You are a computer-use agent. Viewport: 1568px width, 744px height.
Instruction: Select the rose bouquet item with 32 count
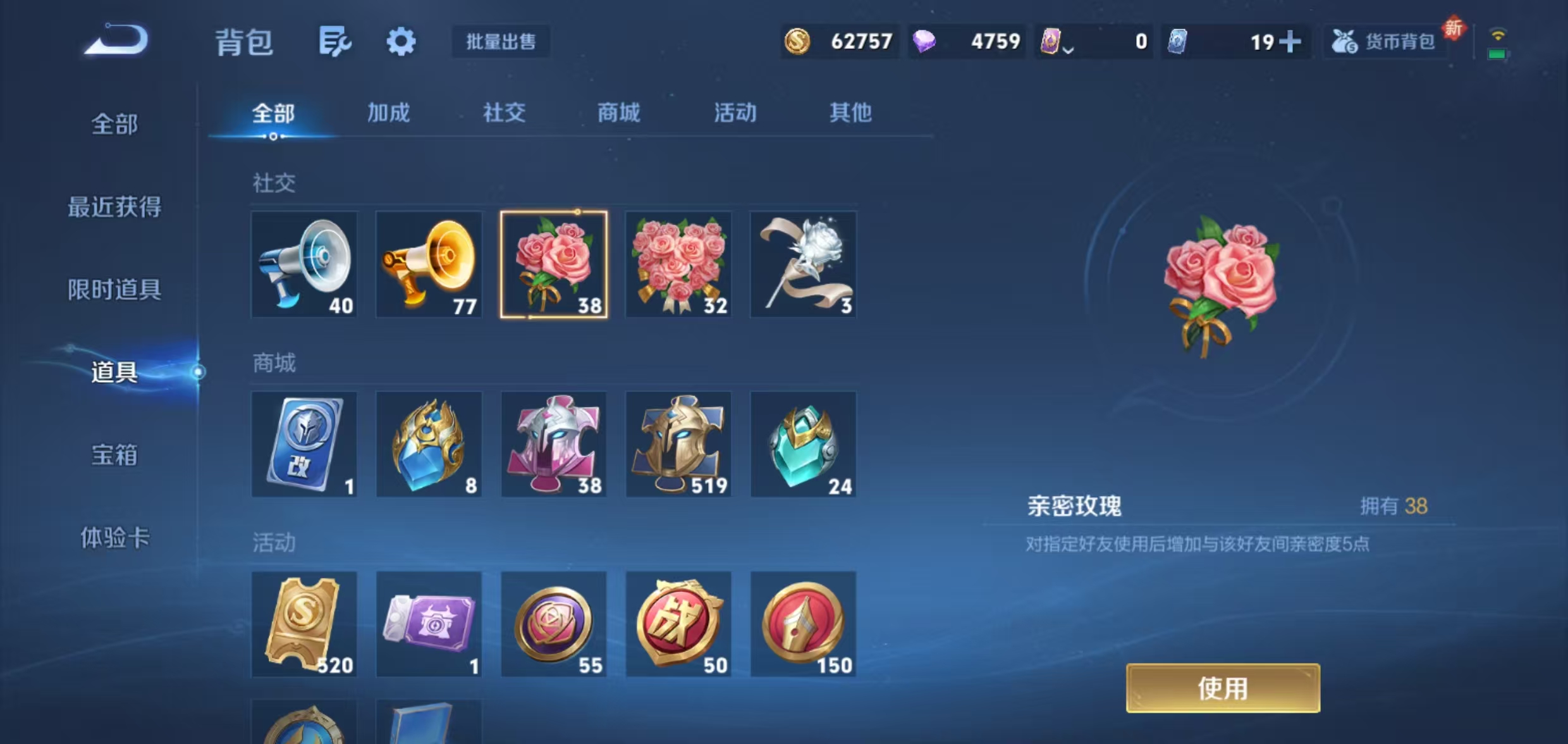pyautogui.click(x=678, y=264)
